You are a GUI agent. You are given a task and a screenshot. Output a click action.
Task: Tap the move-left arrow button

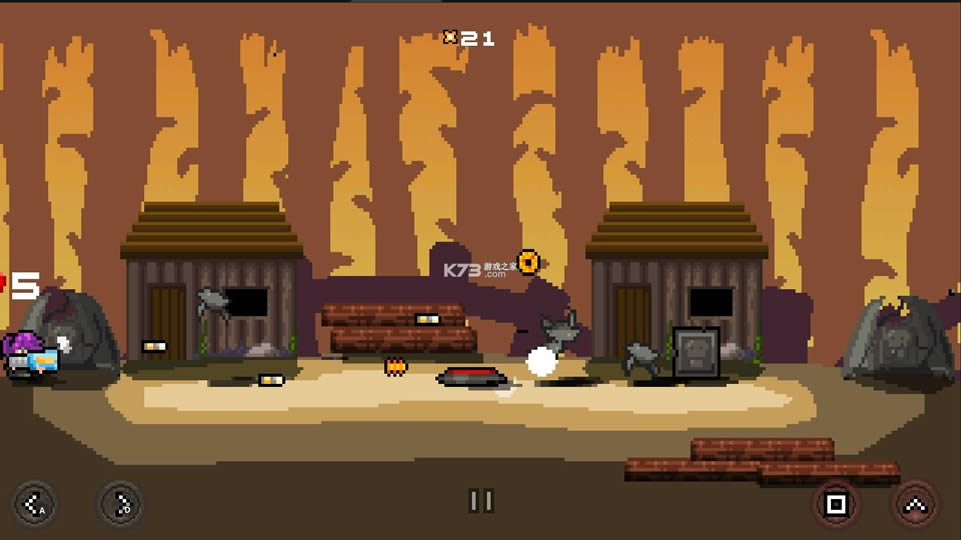pyautogui.click(x=34, y=503)
